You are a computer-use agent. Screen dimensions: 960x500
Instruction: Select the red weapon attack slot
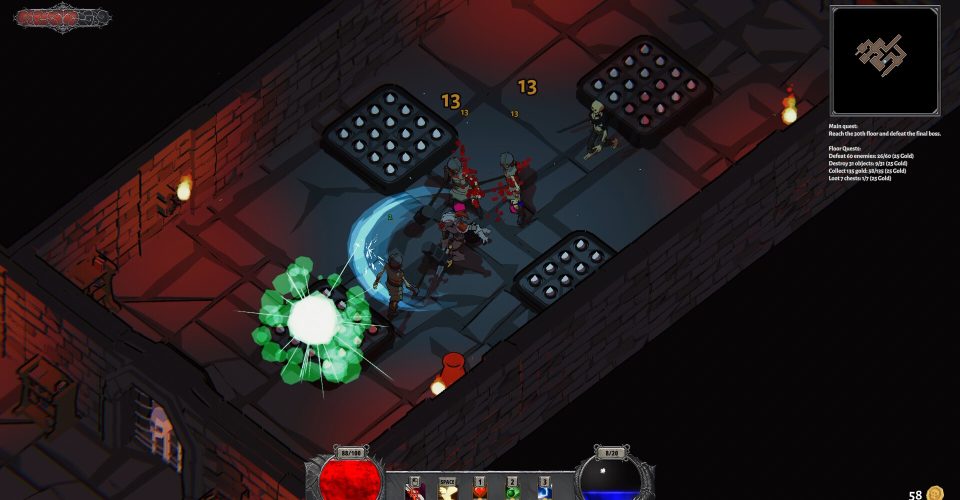(414, 490)
